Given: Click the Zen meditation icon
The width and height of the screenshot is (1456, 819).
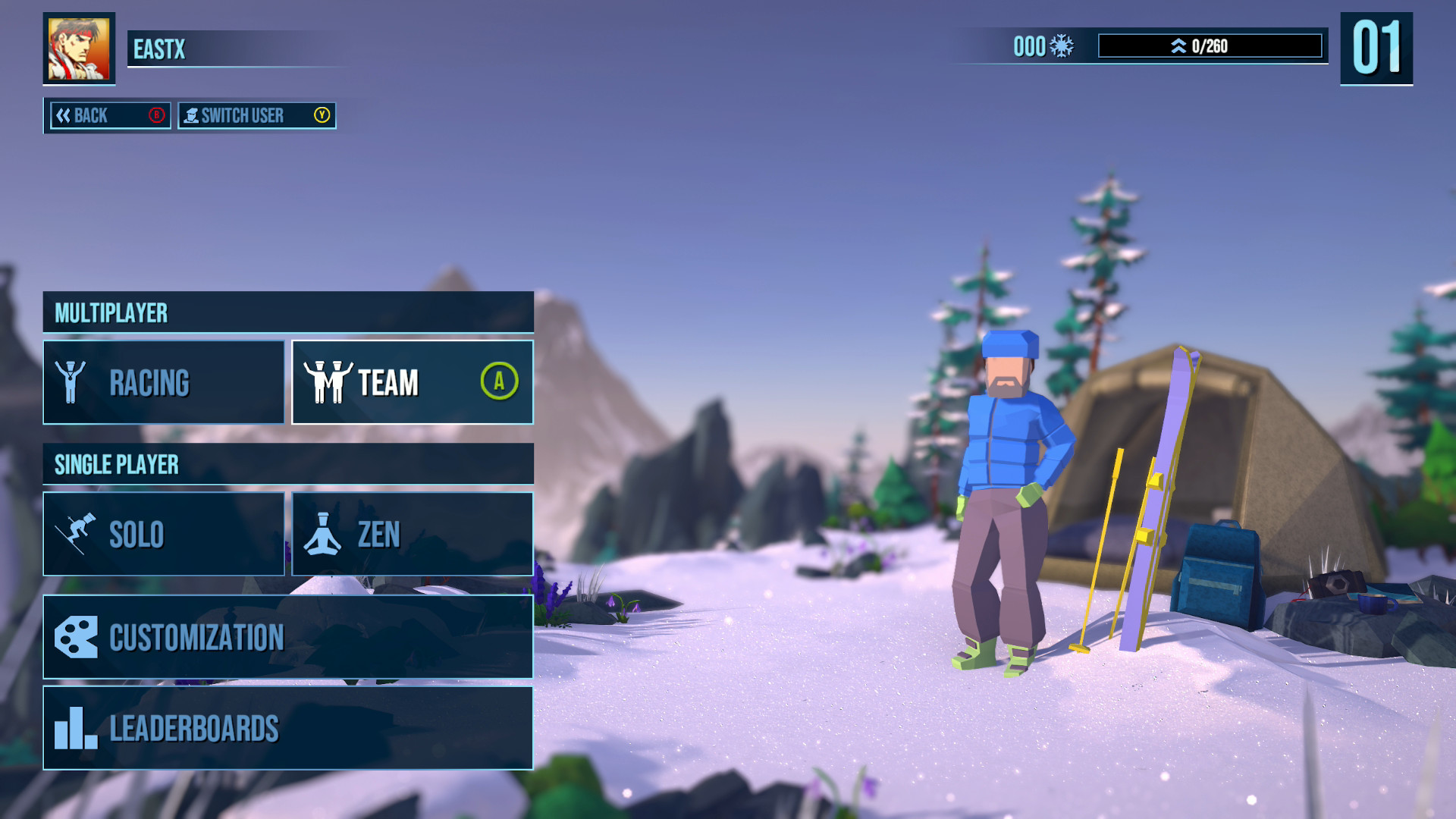Looking at the screenshot, I should click(325, 534).
